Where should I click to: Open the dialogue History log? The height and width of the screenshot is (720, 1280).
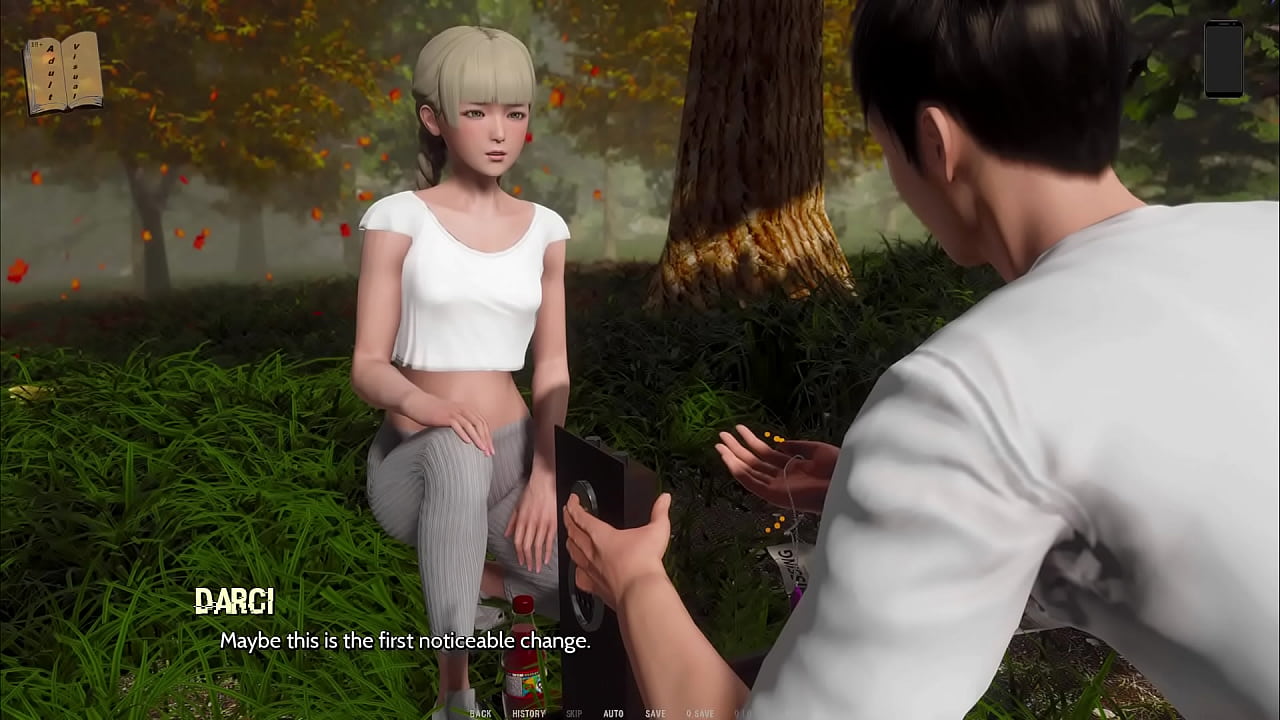(x=529, y=713)
